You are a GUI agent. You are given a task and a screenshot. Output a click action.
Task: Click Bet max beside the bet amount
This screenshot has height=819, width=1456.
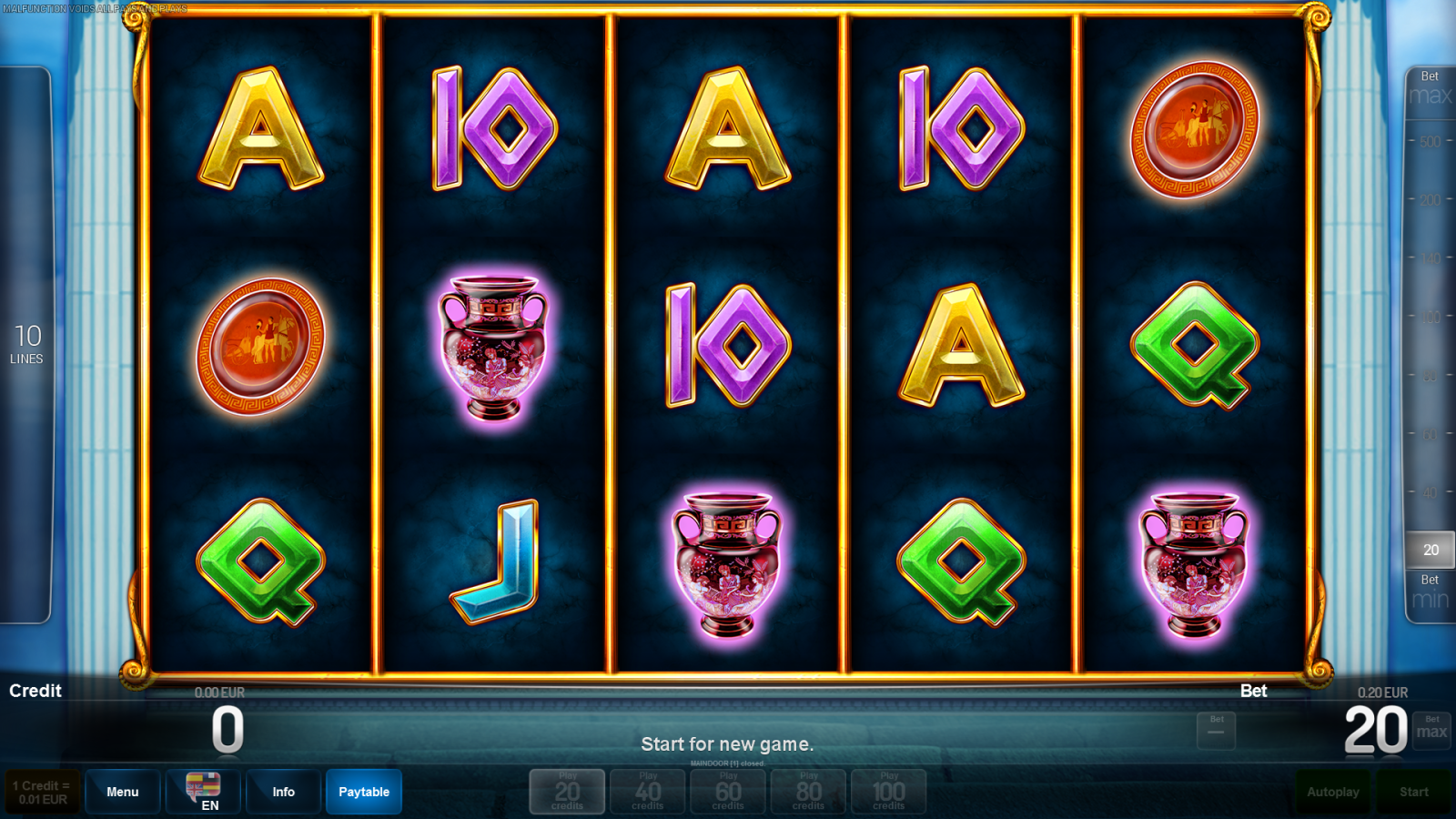coord(1431,730)
